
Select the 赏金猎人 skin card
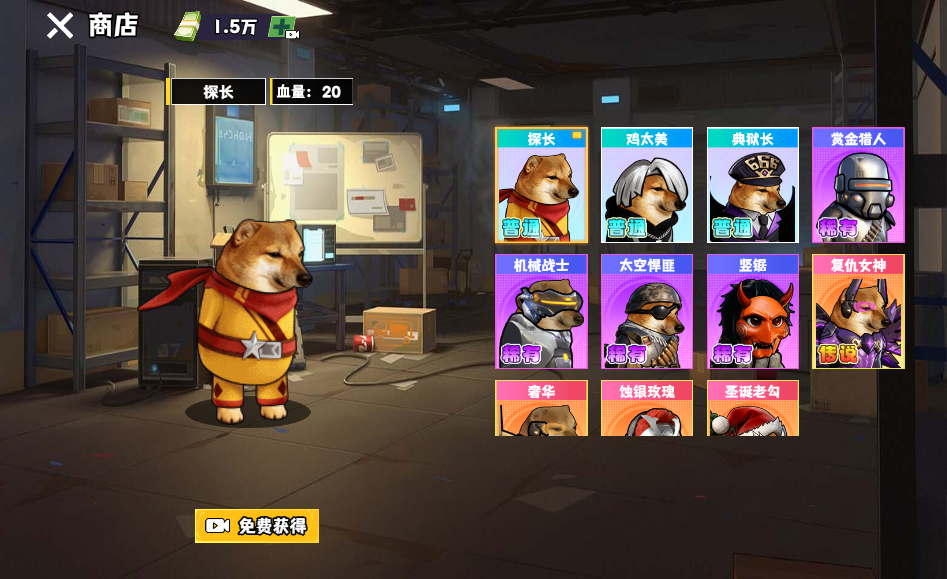[858, 186]
